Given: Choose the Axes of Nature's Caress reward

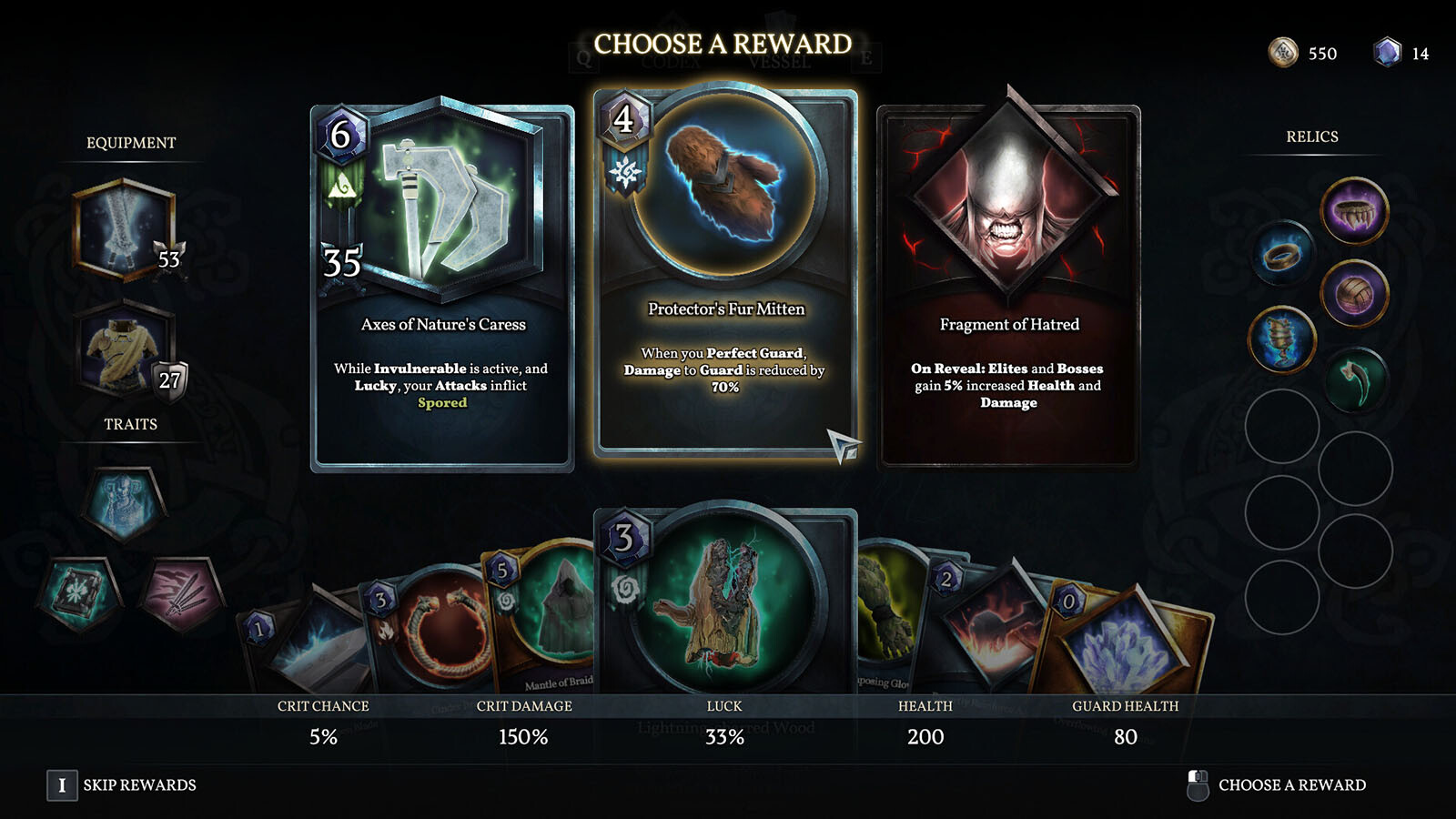Looking at the screenshot, I should coord(442,289).
